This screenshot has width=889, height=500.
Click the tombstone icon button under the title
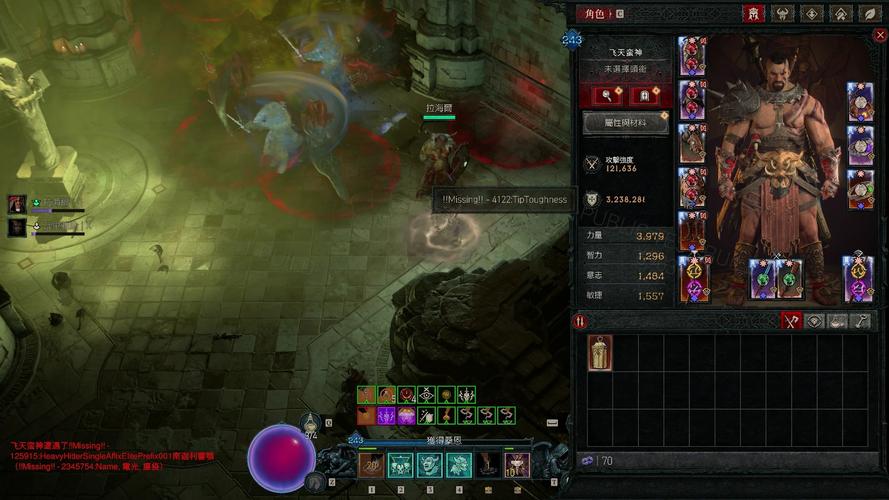(645, 96)
